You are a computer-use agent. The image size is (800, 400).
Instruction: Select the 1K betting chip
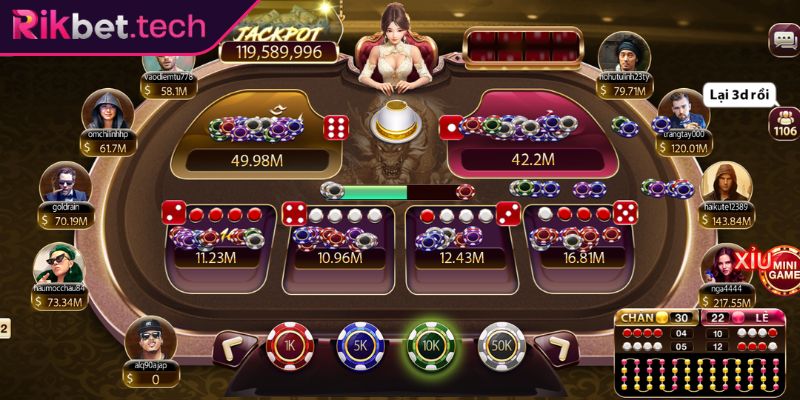coord(288,347)
